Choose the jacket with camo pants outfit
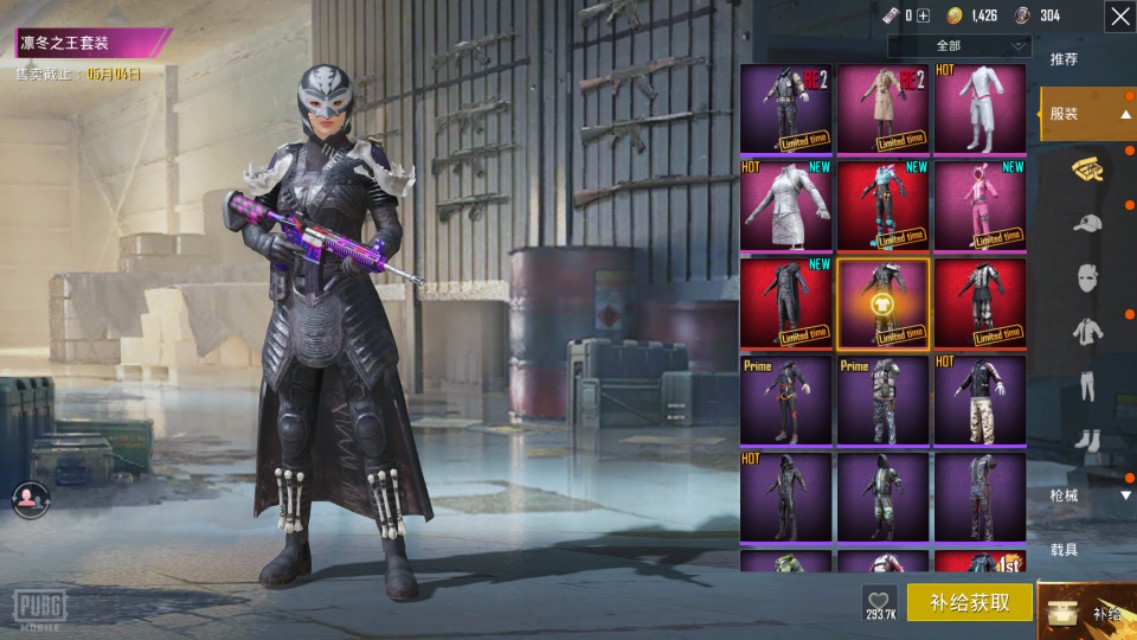 pyautogui.click(x=980, y=400)
